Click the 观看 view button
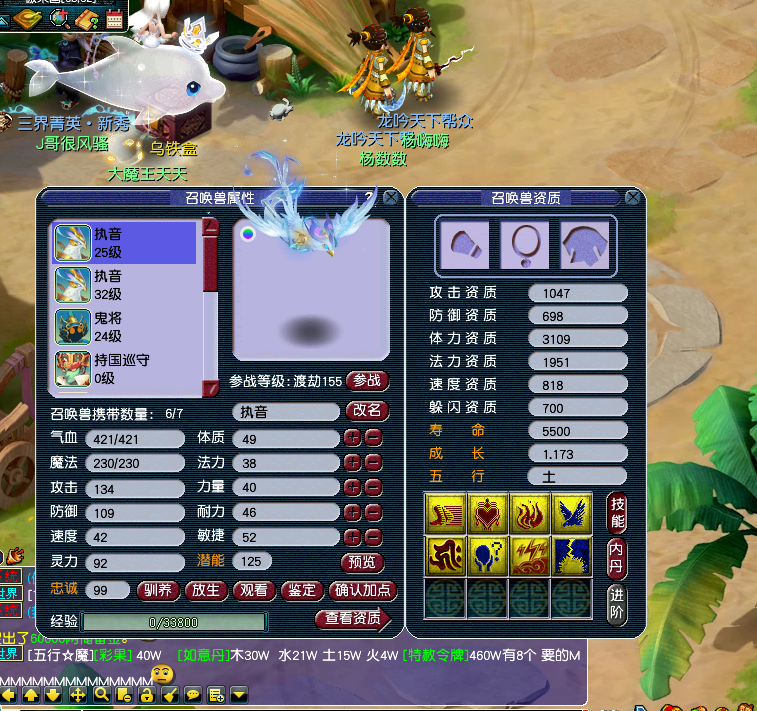 254,590
